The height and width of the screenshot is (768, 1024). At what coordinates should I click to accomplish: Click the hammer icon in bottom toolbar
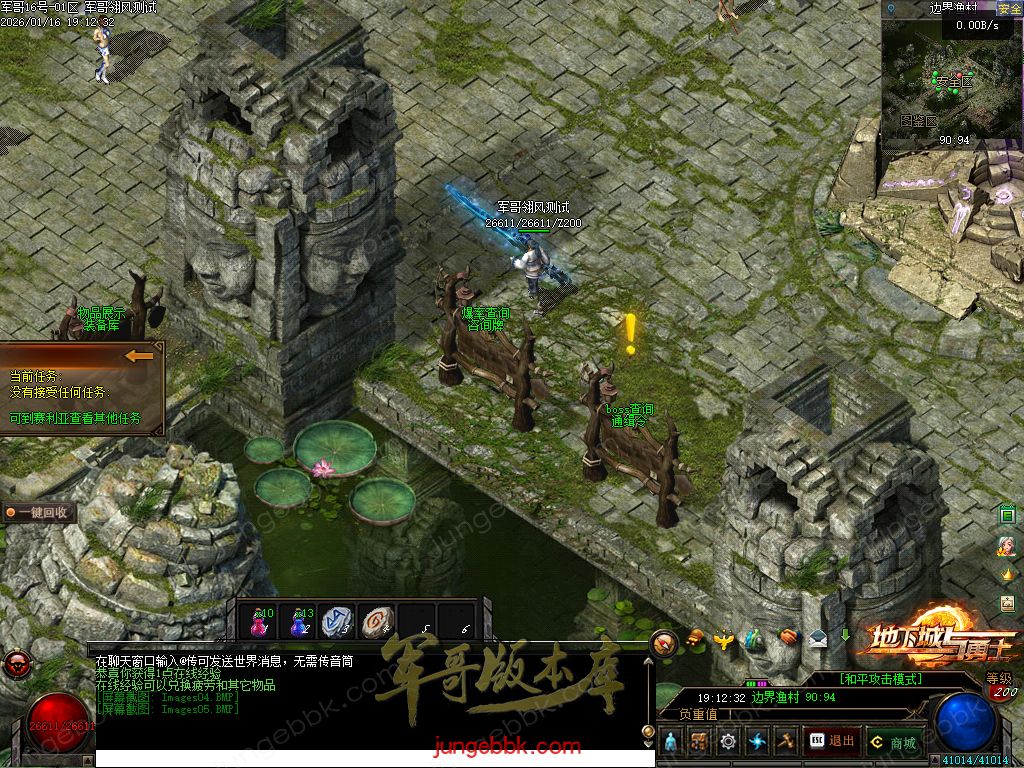(x=786, y=742)
